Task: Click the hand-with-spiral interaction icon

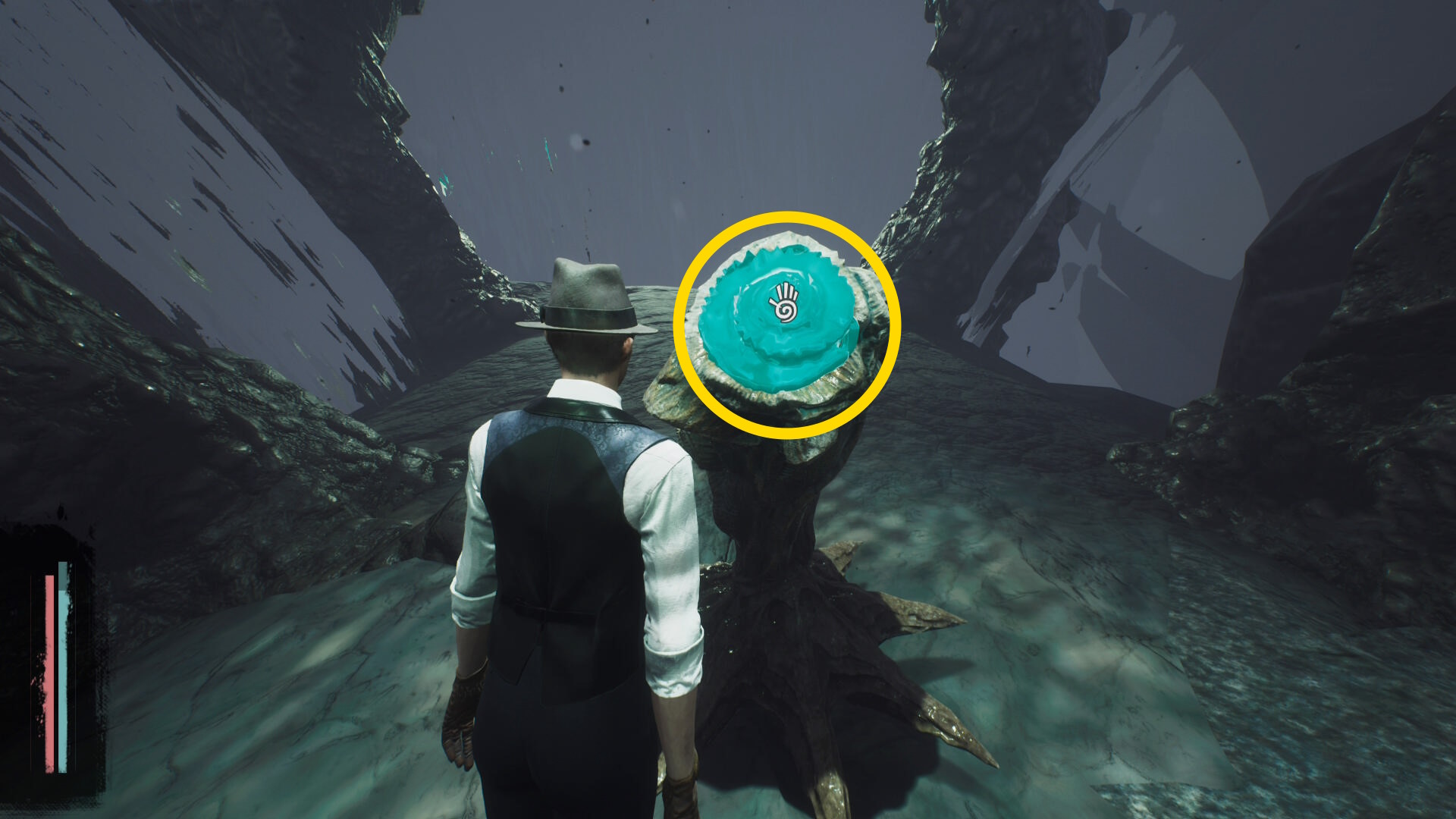Action: (785, 303)
